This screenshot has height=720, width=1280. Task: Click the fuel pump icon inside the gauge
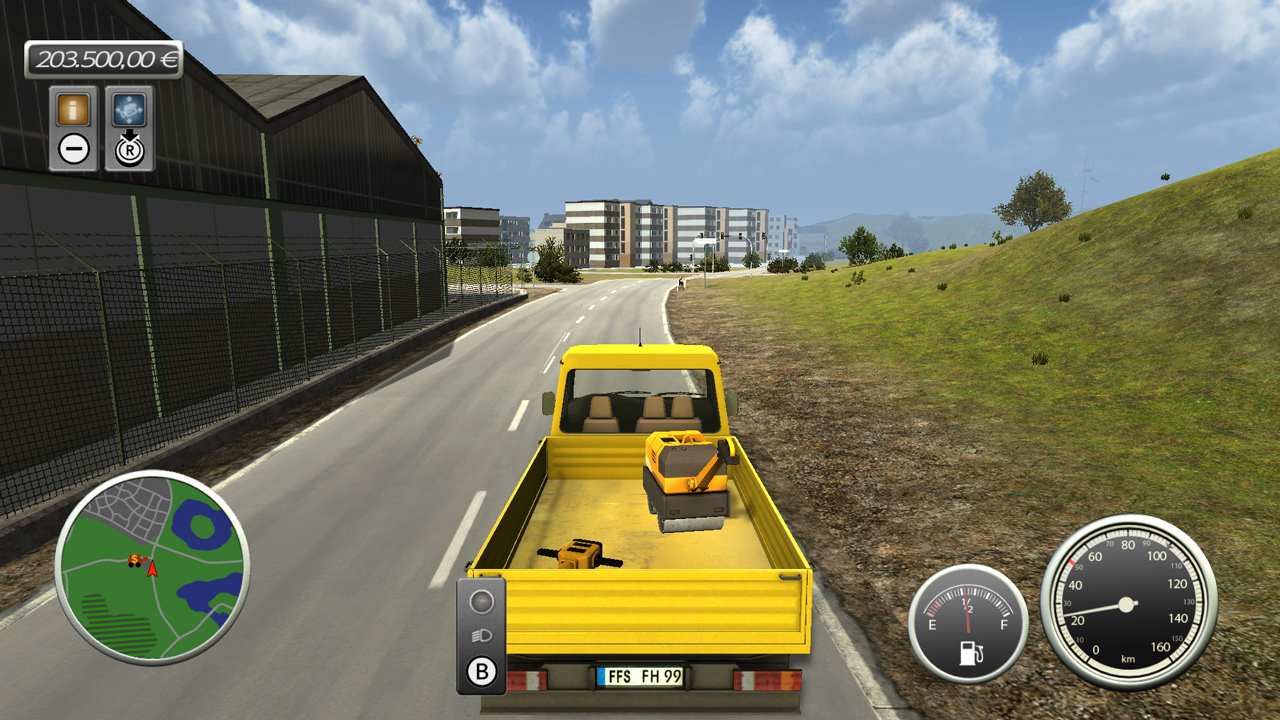pyautogui.click(x=970, y=651)
